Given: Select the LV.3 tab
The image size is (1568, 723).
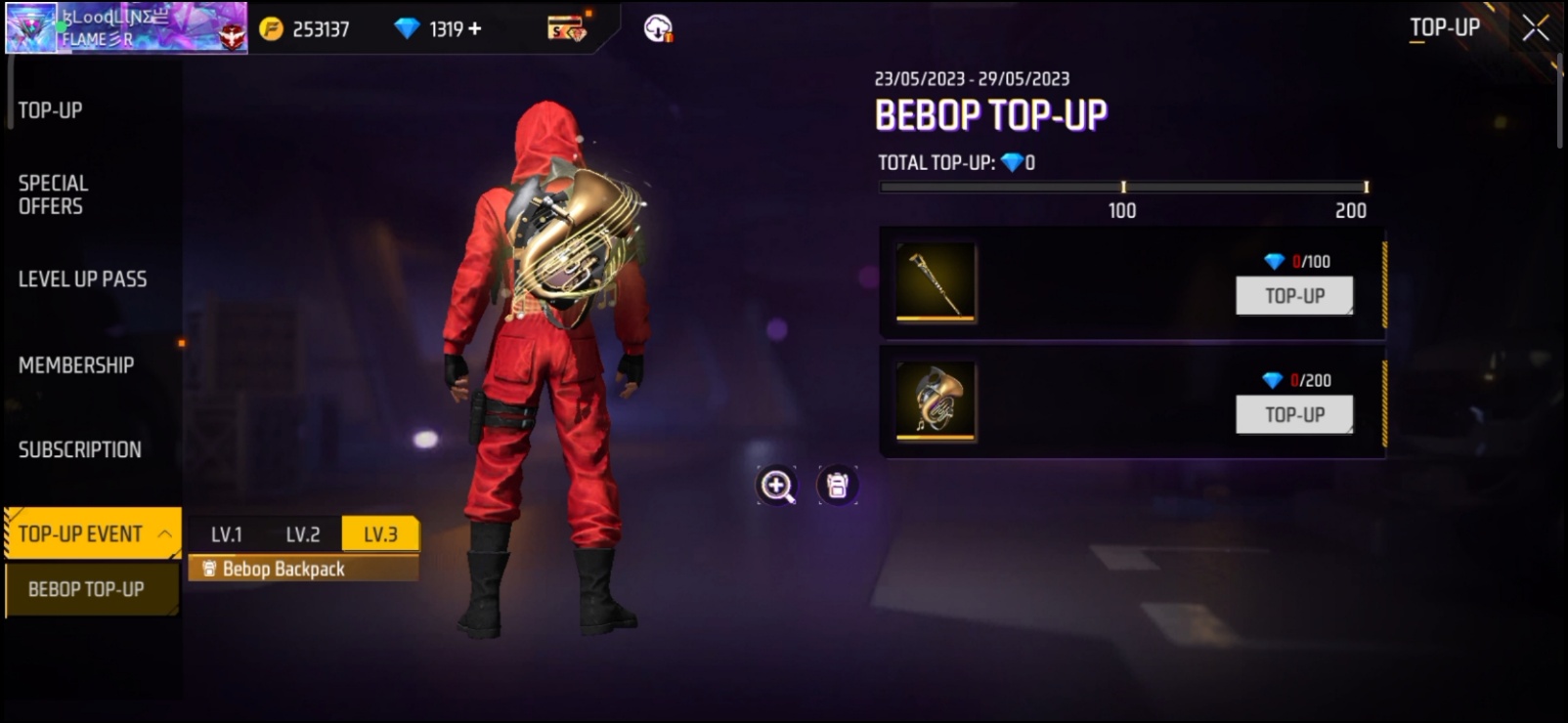Looking at the screenshot, I should point(380,534).
